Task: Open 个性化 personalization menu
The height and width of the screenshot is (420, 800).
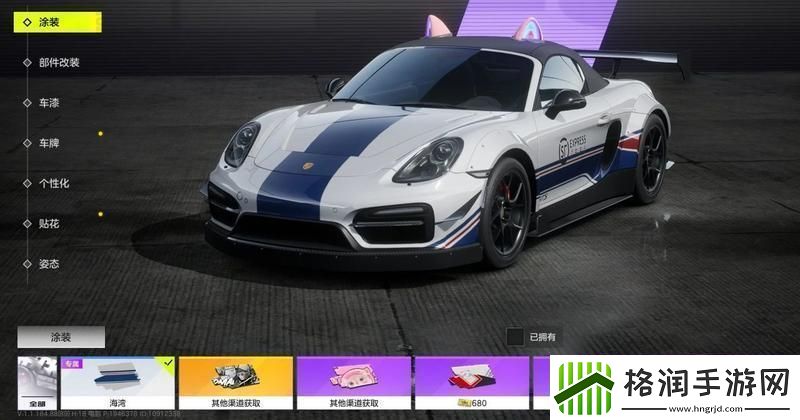Action: (54, 183)
